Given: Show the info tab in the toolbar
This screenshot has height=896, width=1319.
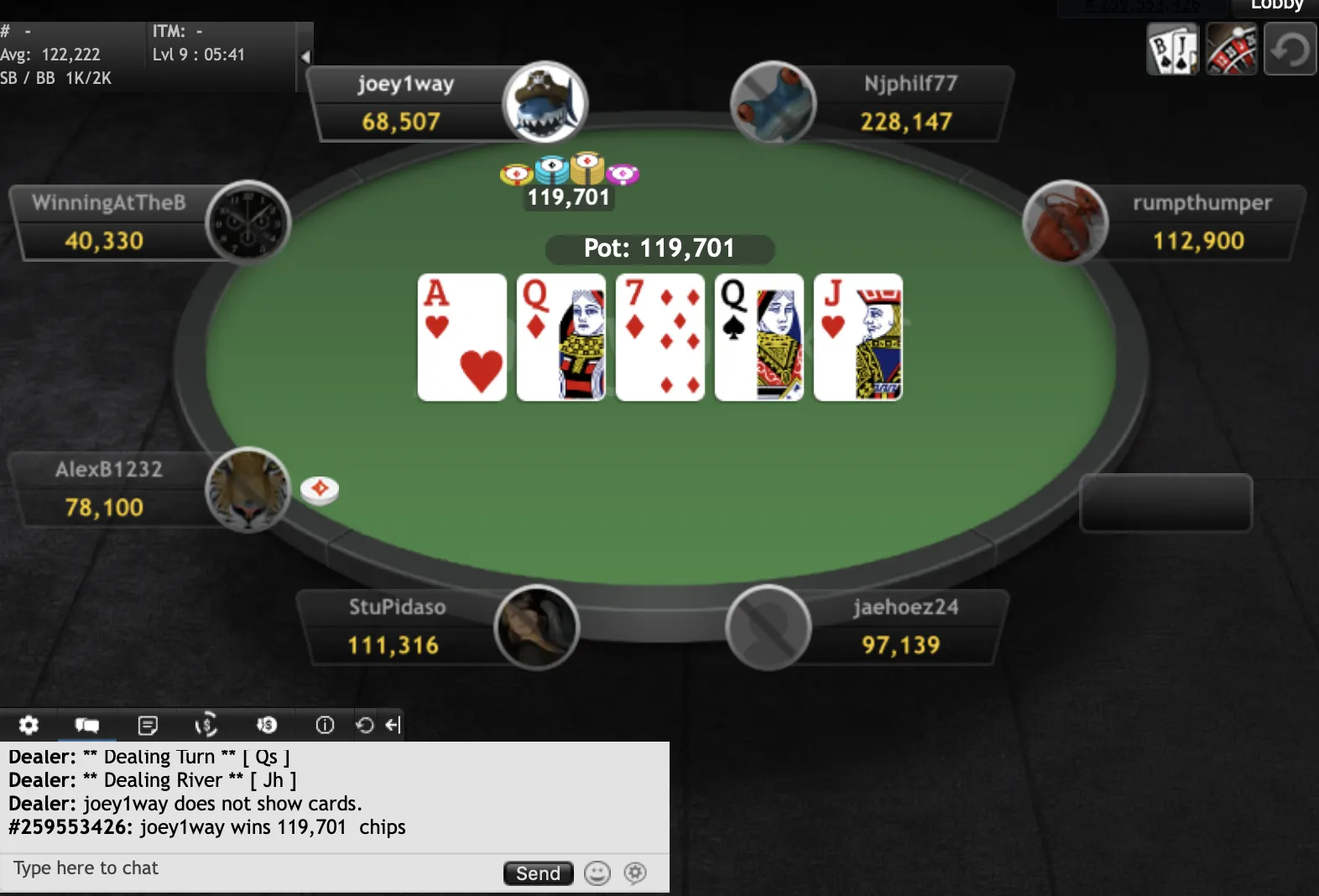Looking at the screenshot, I should tap(325, 725).
